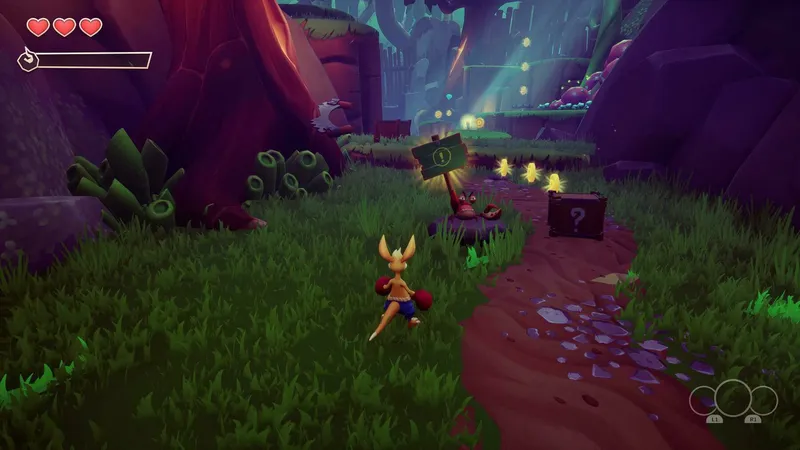
Task: Select the large center glove power circle
Action: click(x=733, y=399)
